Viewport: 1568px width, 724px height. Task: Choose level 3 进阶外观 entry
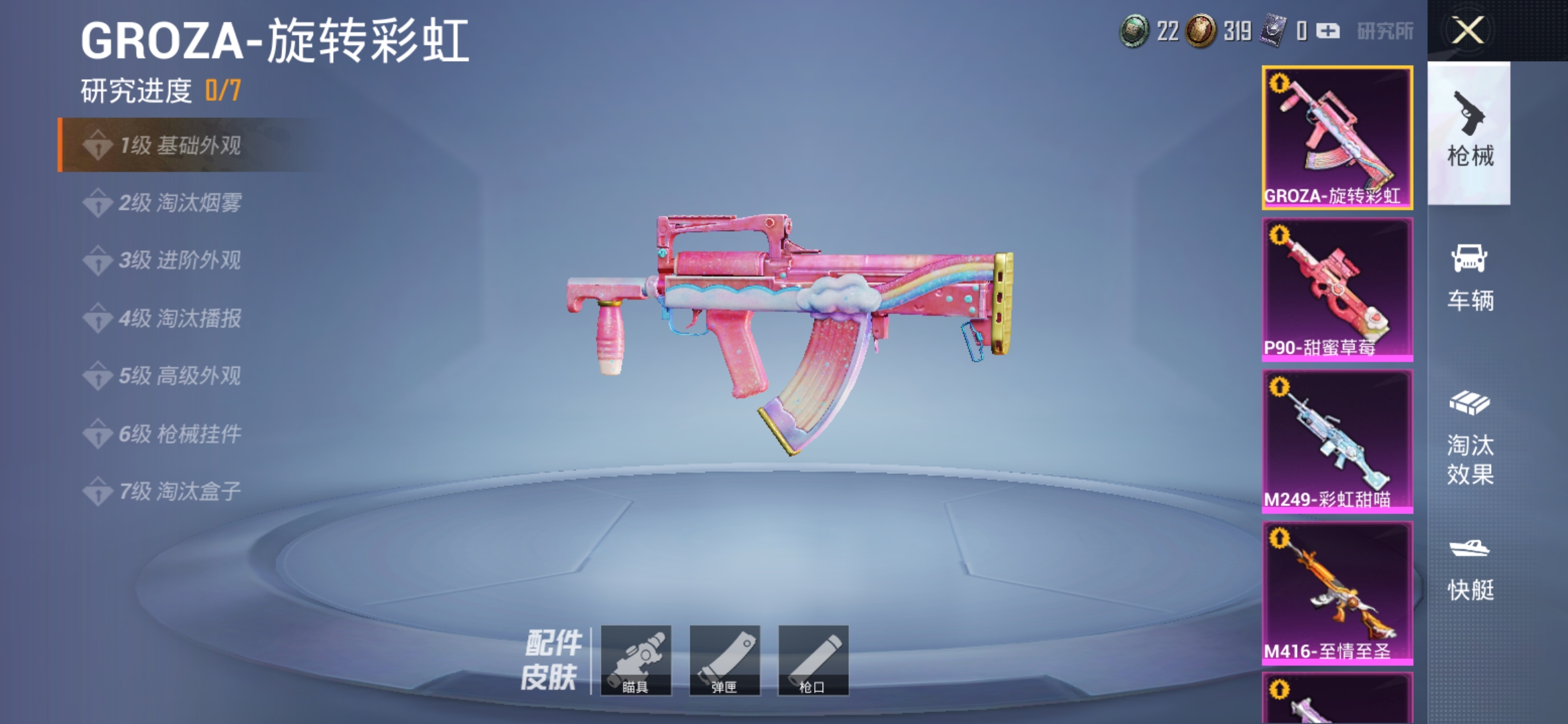[x=180, y=260]
